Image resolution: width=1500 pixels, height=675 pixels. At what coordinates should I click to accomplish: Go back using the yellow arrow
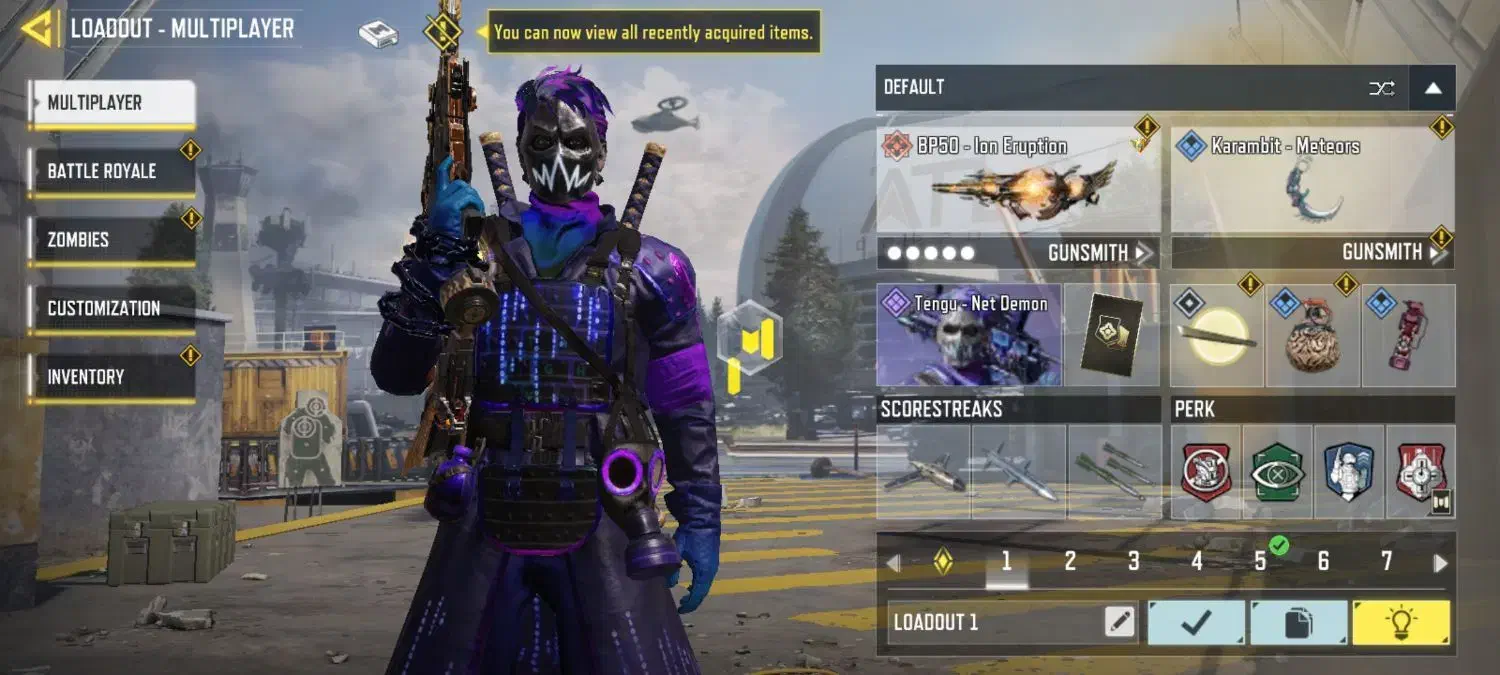36,28
